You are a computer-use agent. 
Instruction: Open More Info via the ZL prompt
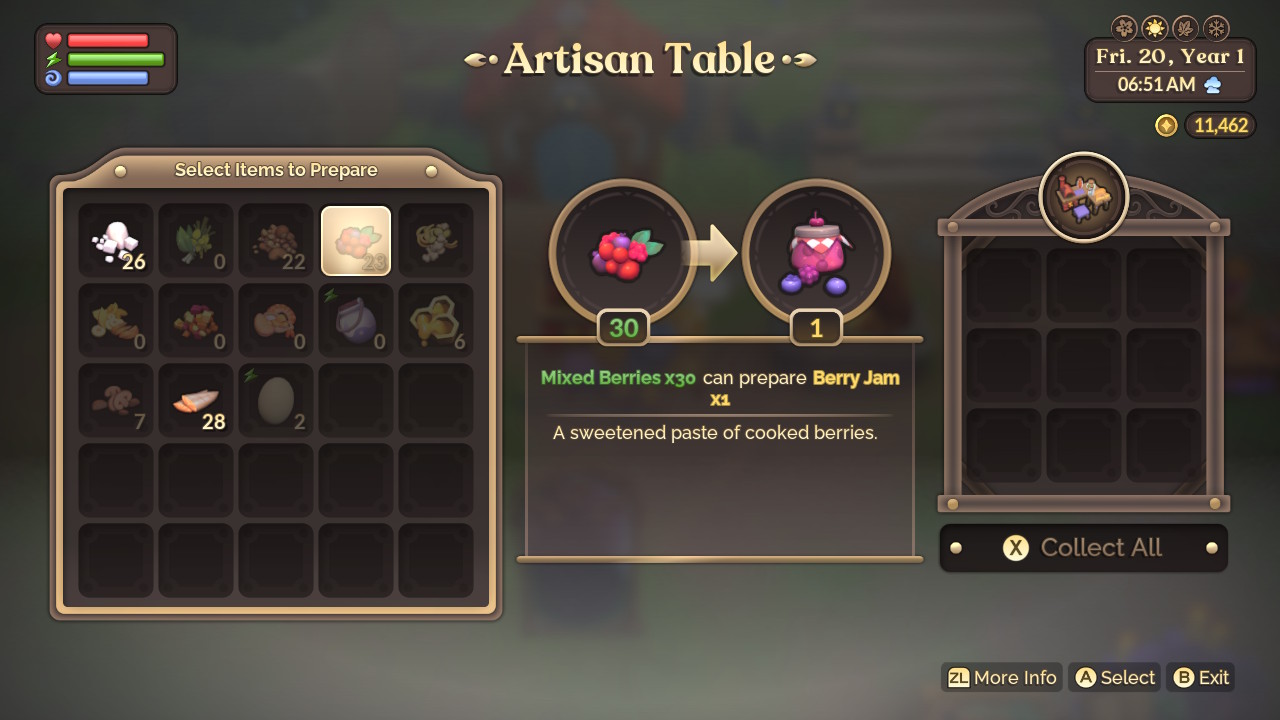(1000, 677)
